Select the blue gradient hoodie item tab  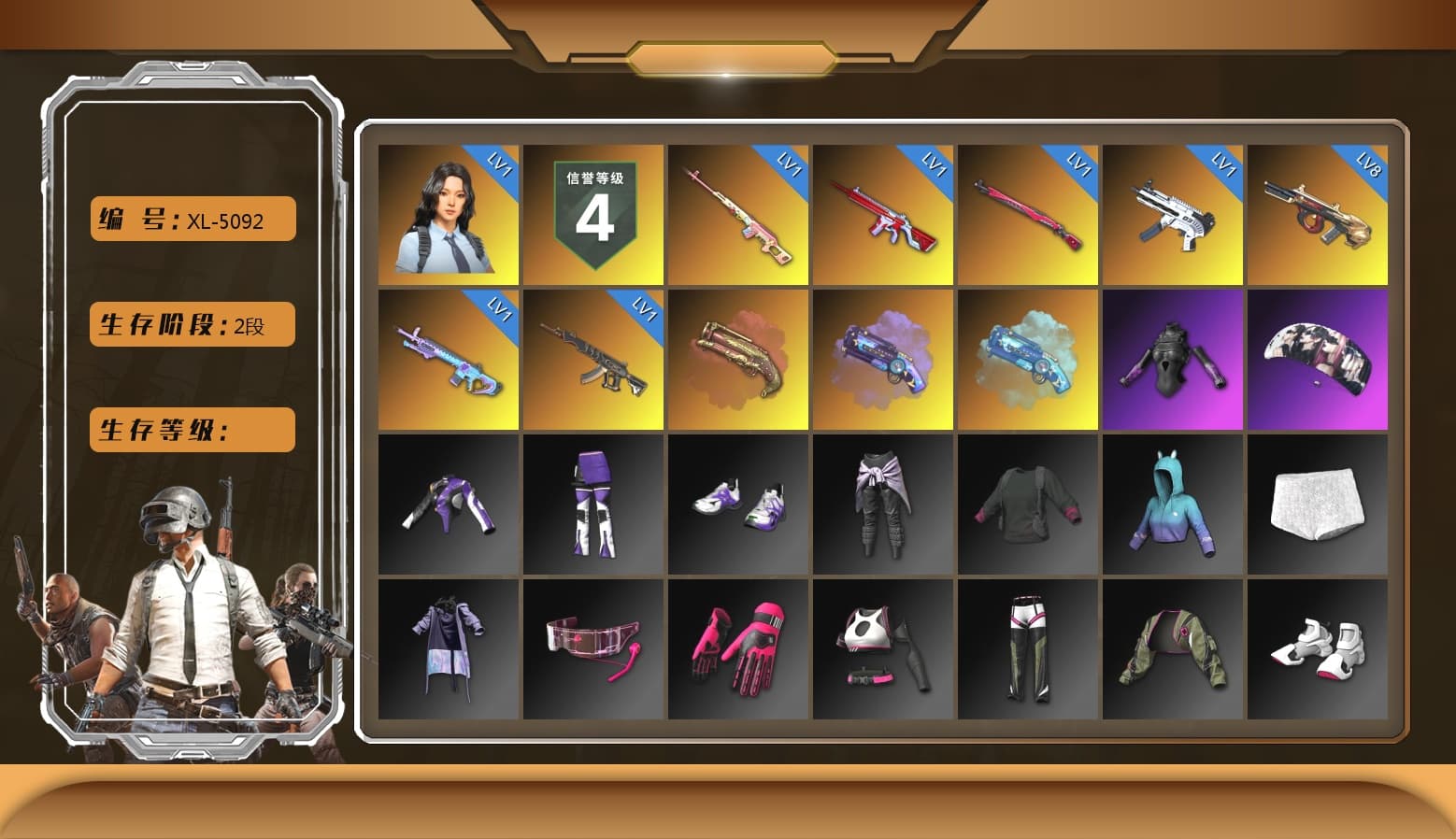1173,505
